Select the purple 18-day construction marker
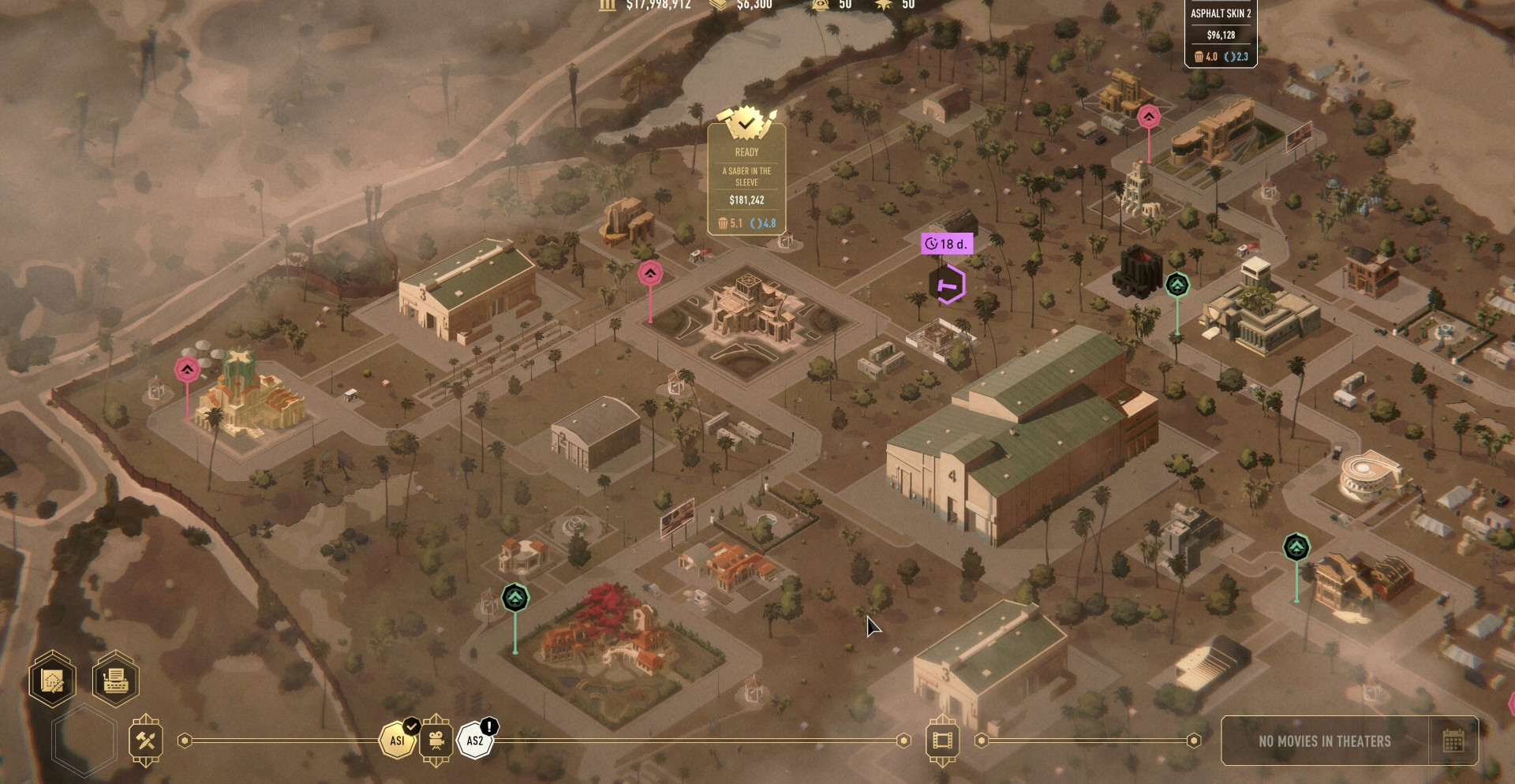This screenshot has width=1515, height=784. click(x=948, y=284)
